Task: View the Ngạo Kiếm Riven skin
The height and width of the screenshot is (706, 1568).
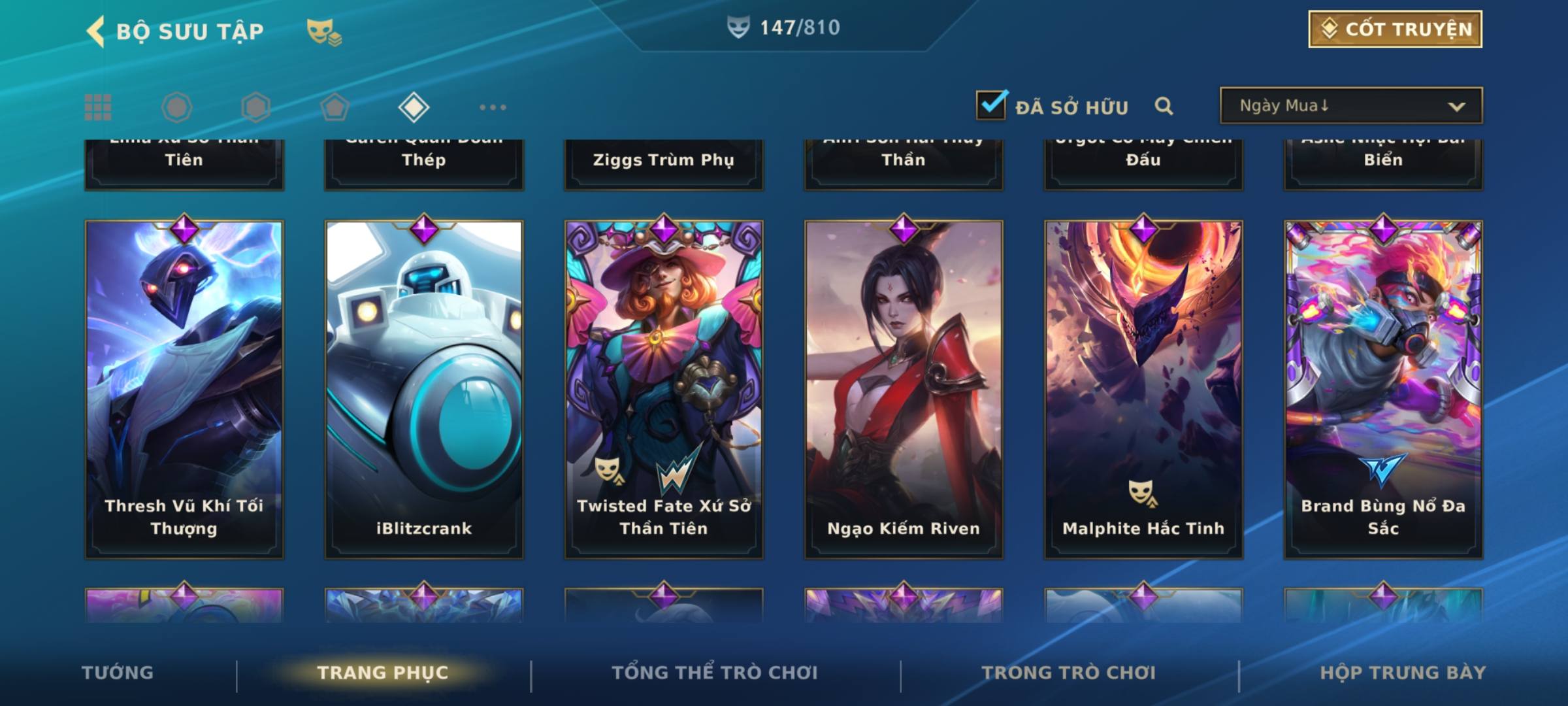Action: (x=904, y=389)
